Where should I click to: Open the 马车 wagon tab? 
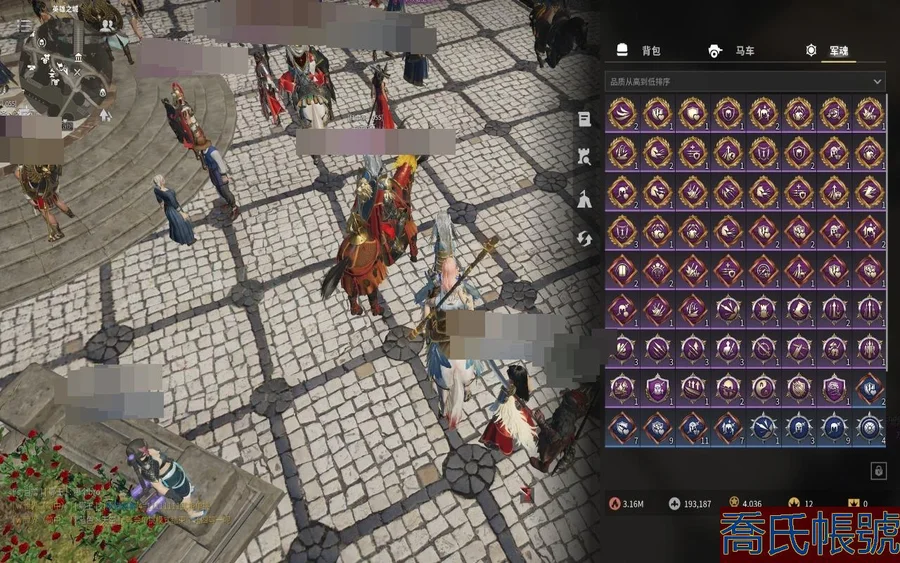click(732, 51)
